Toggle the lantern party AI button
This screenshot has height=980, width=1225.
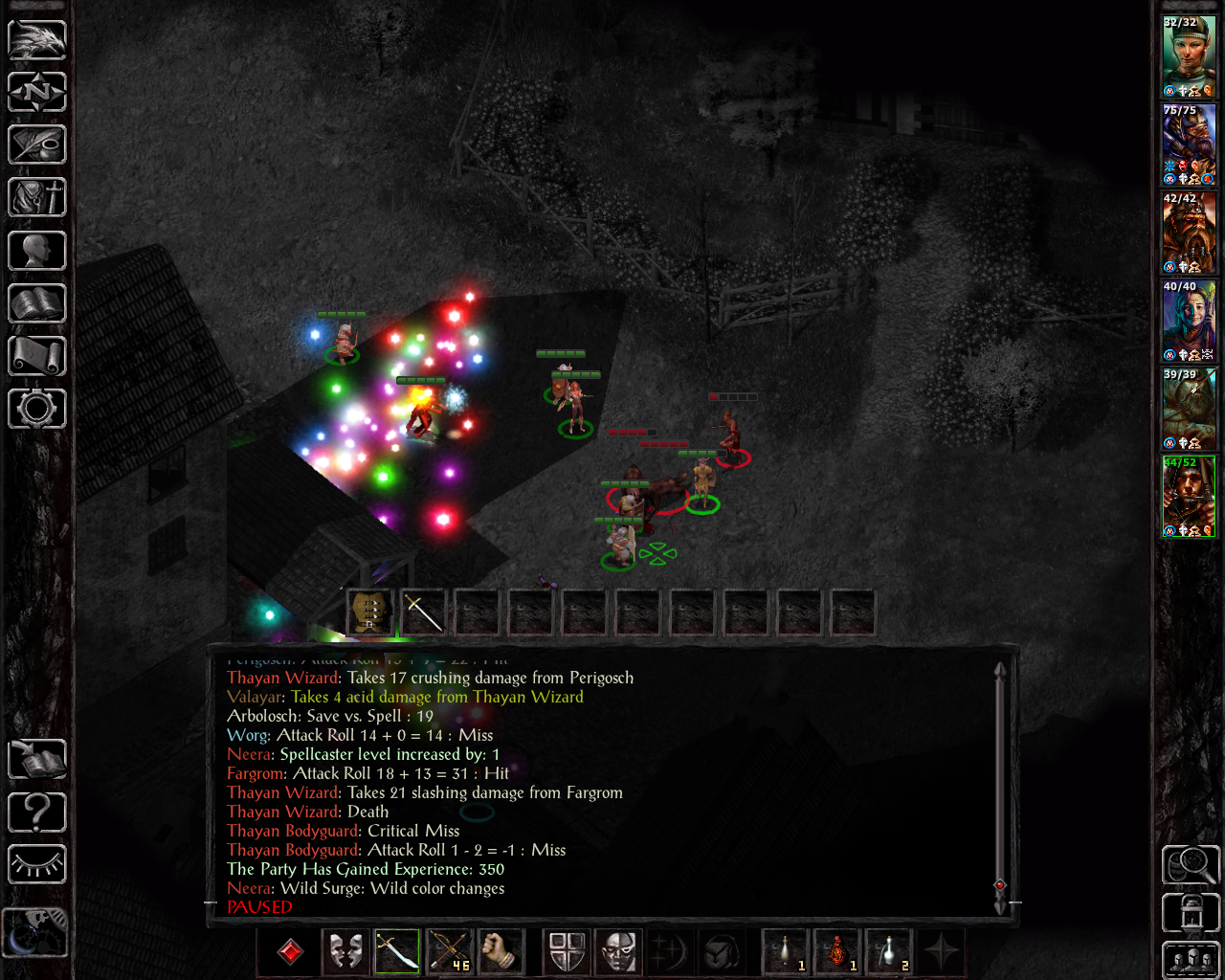pyautogui.click(x=1191, y=912)
